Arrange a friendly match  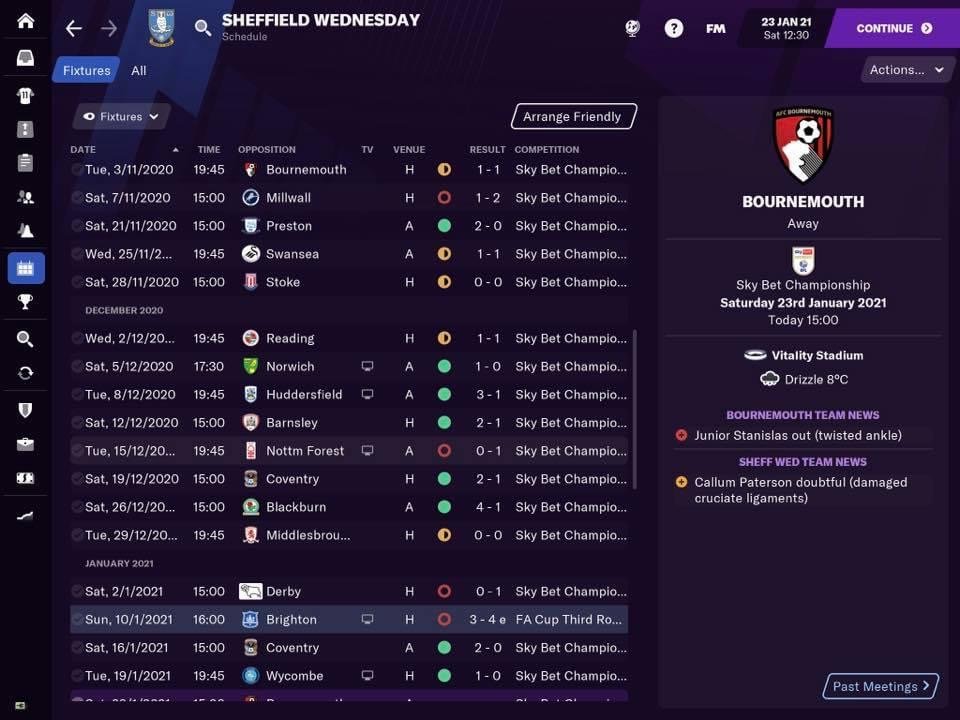572,116
